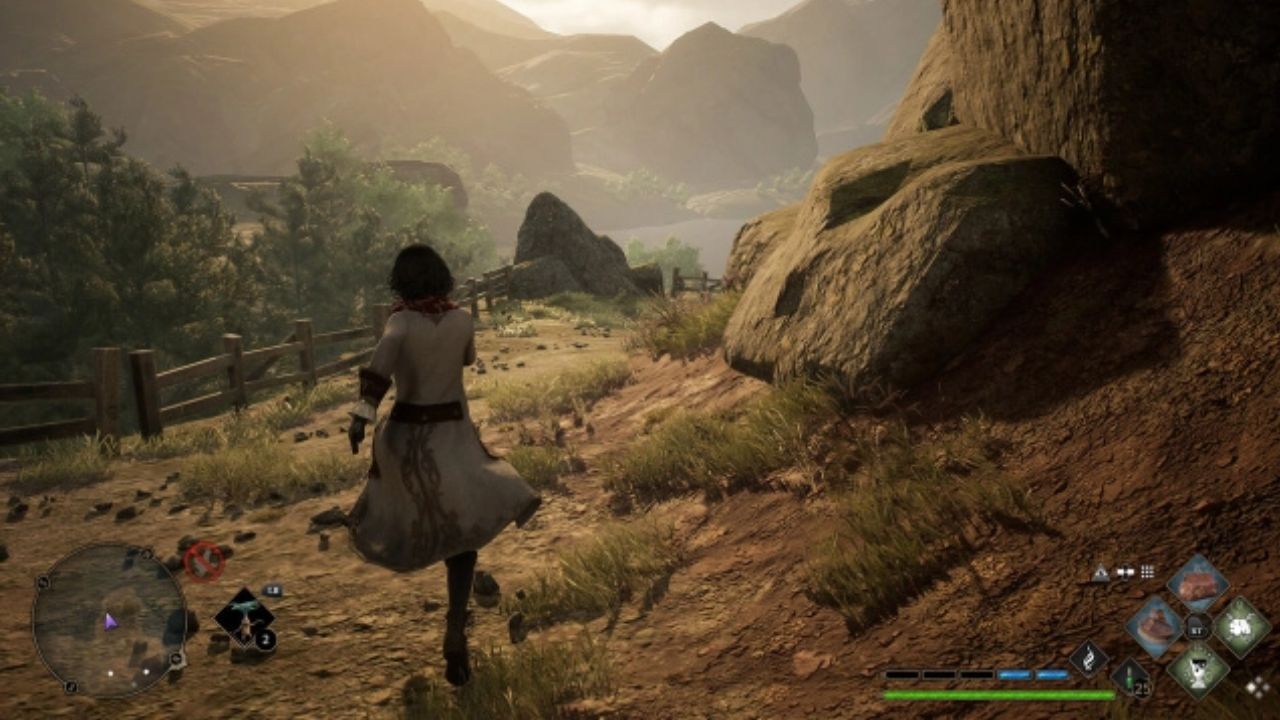1280x720 pixels.
Task: Activate the green martial skill diamond icon
Action: (x=1240, y=626)
